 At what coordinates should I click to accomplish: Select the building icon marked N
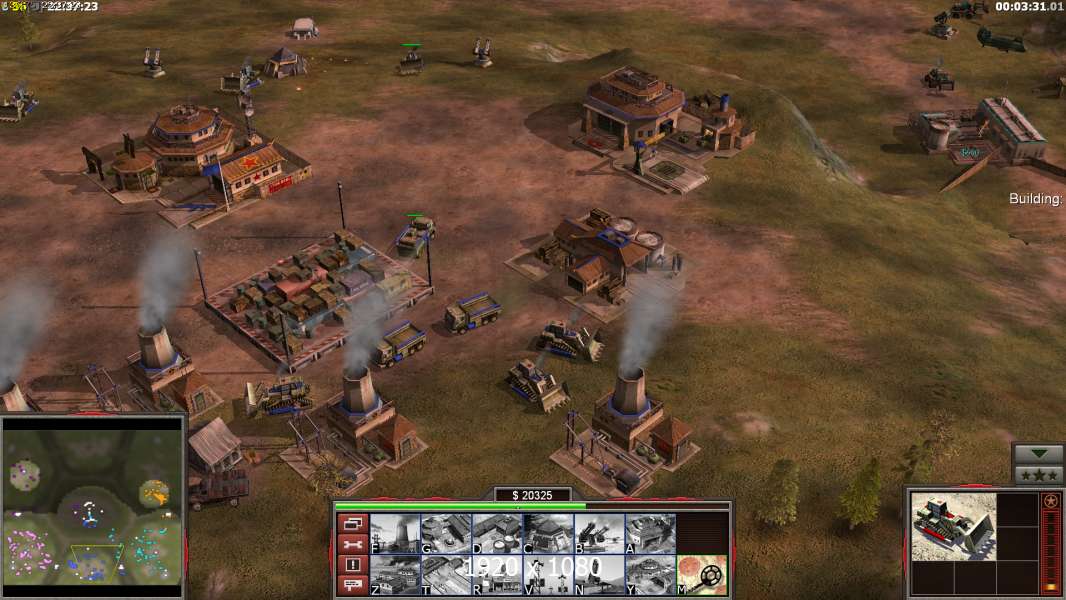(599, 575)
